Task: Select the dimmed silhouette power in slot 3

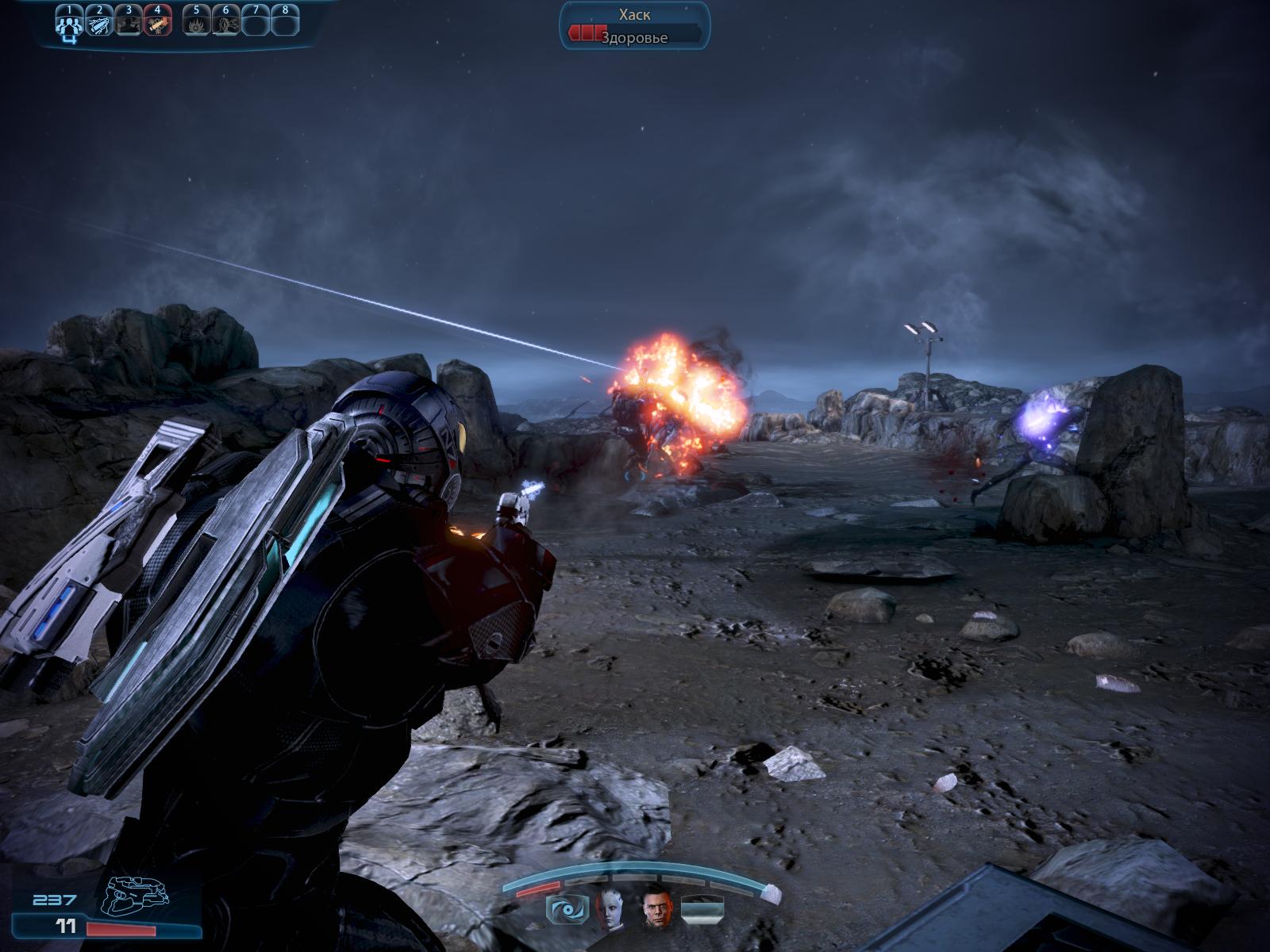Action: [129, 23]
